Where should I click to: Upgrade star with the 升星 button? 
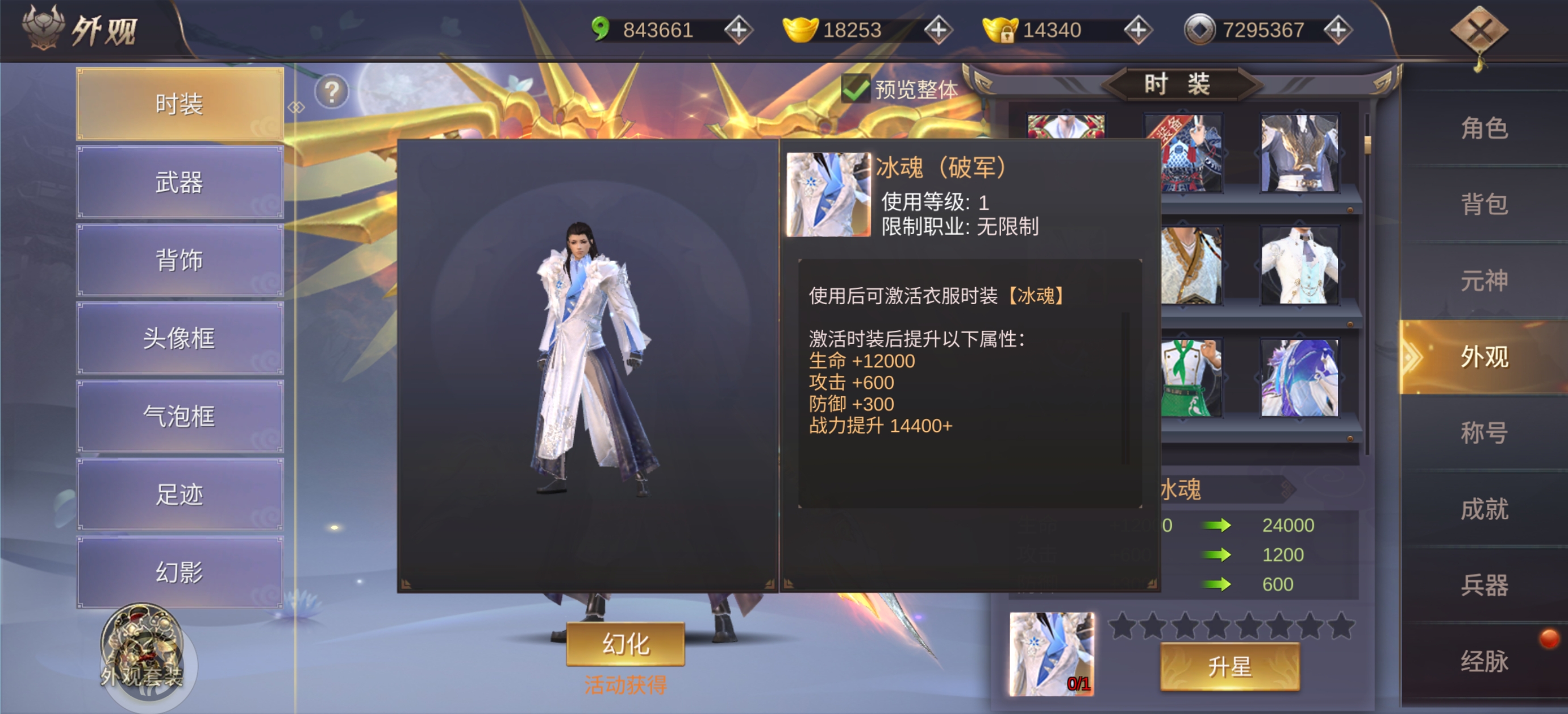coord(1229,666)
